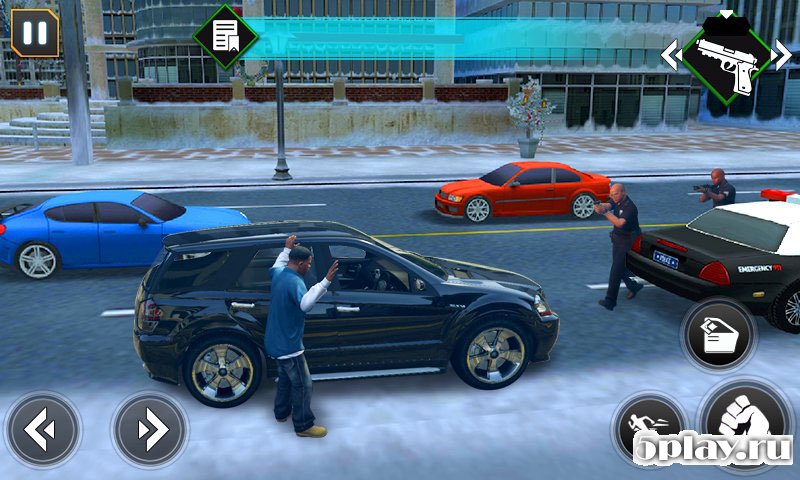Activate the sprint running-man button
800x480 pixels.
[648, 428]
